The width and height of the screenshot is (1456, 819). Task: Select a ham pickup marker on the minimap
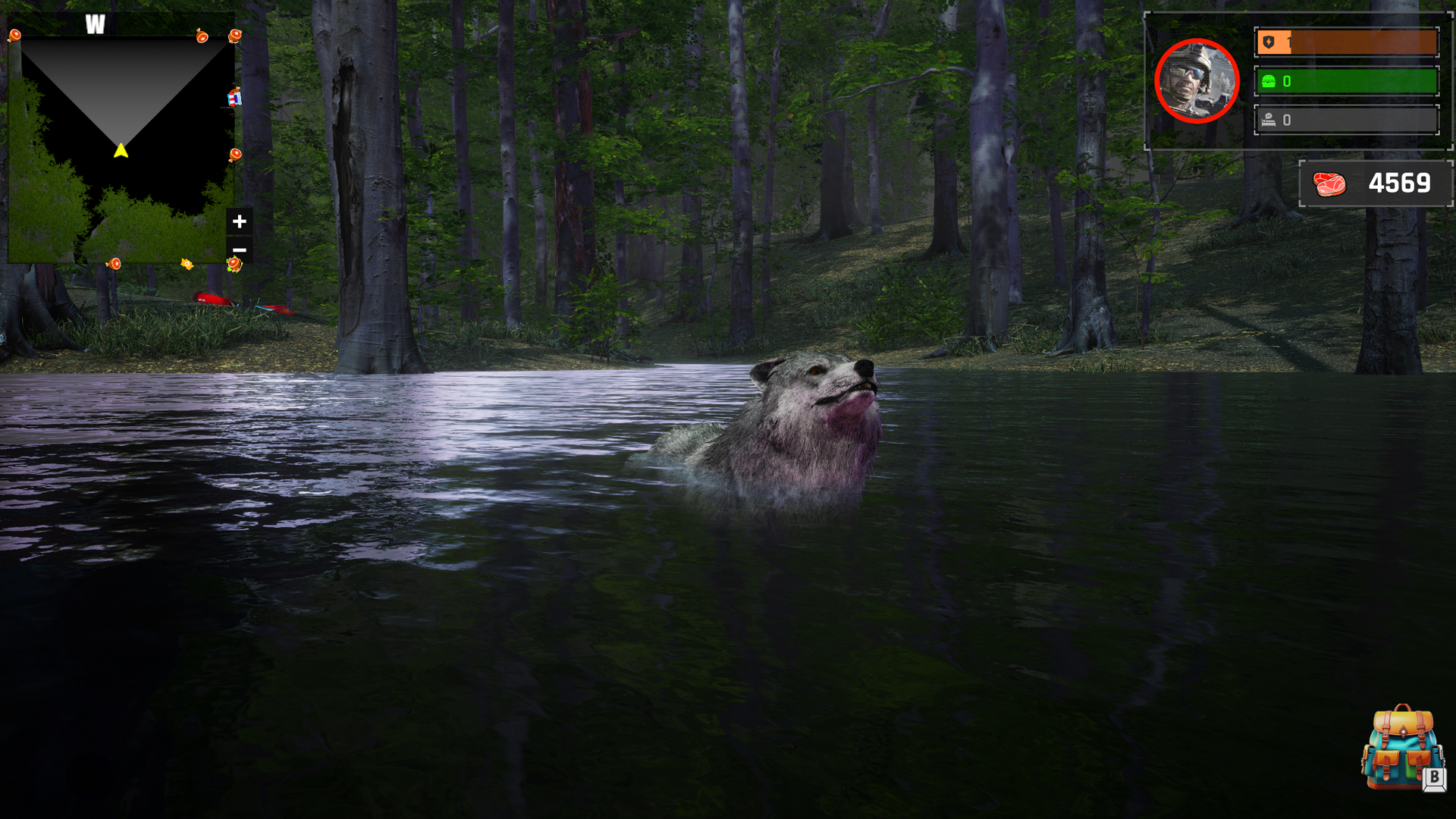click(x=201, y=36)
